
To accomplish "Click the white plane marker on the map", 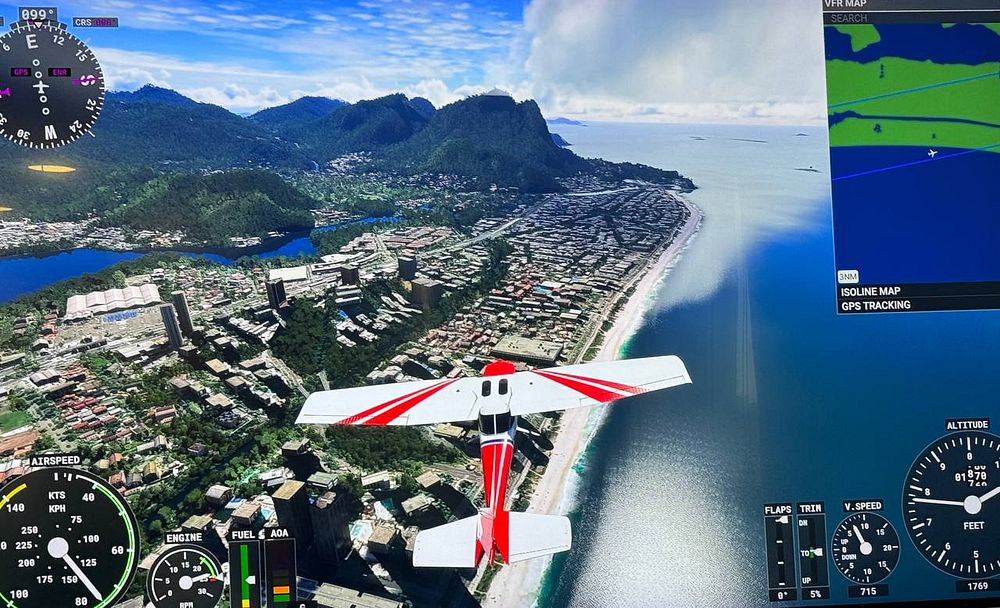I will coord(932,153).
